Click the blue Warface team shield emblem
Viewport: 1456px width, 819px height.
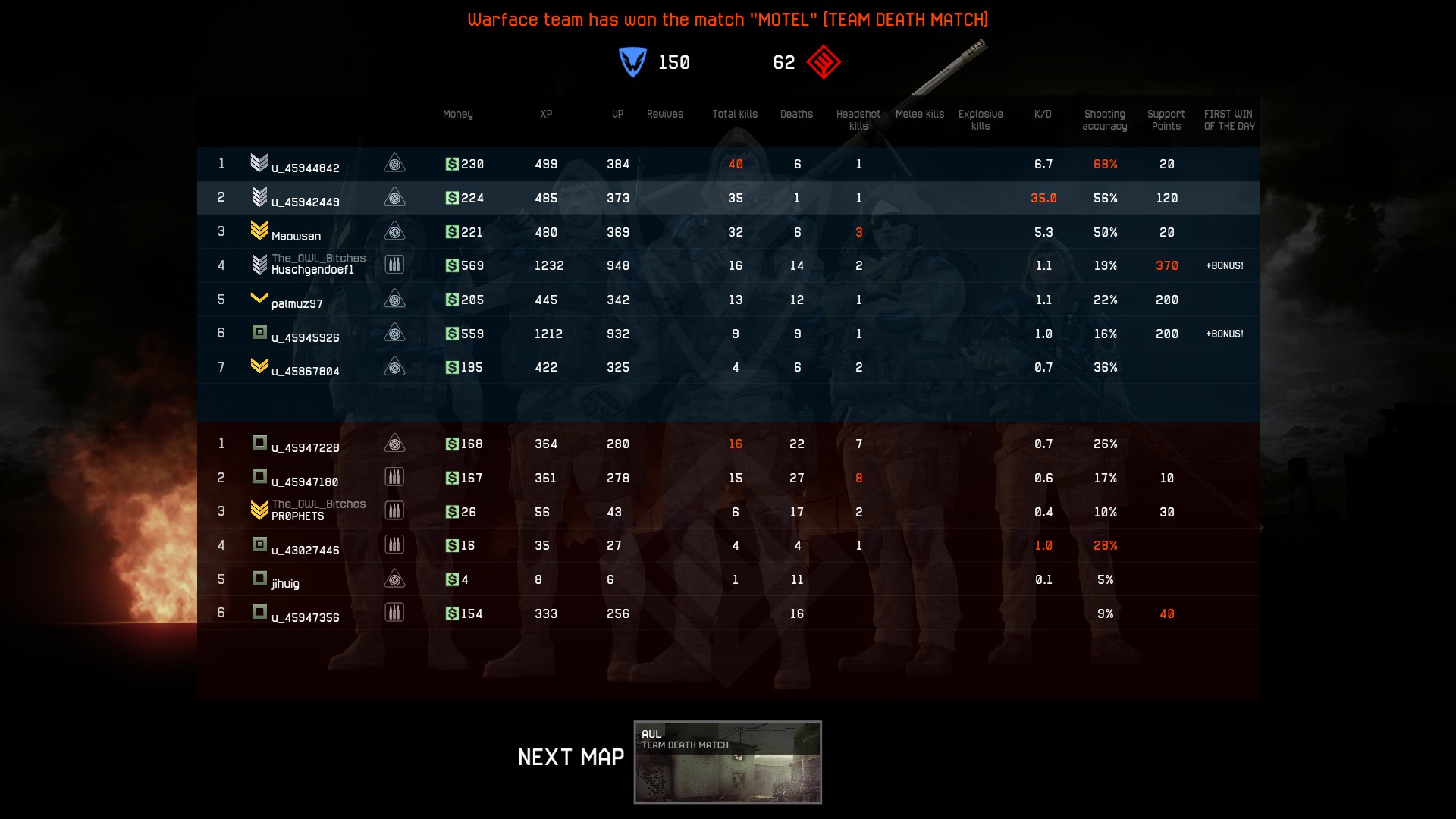coord(632,63)
